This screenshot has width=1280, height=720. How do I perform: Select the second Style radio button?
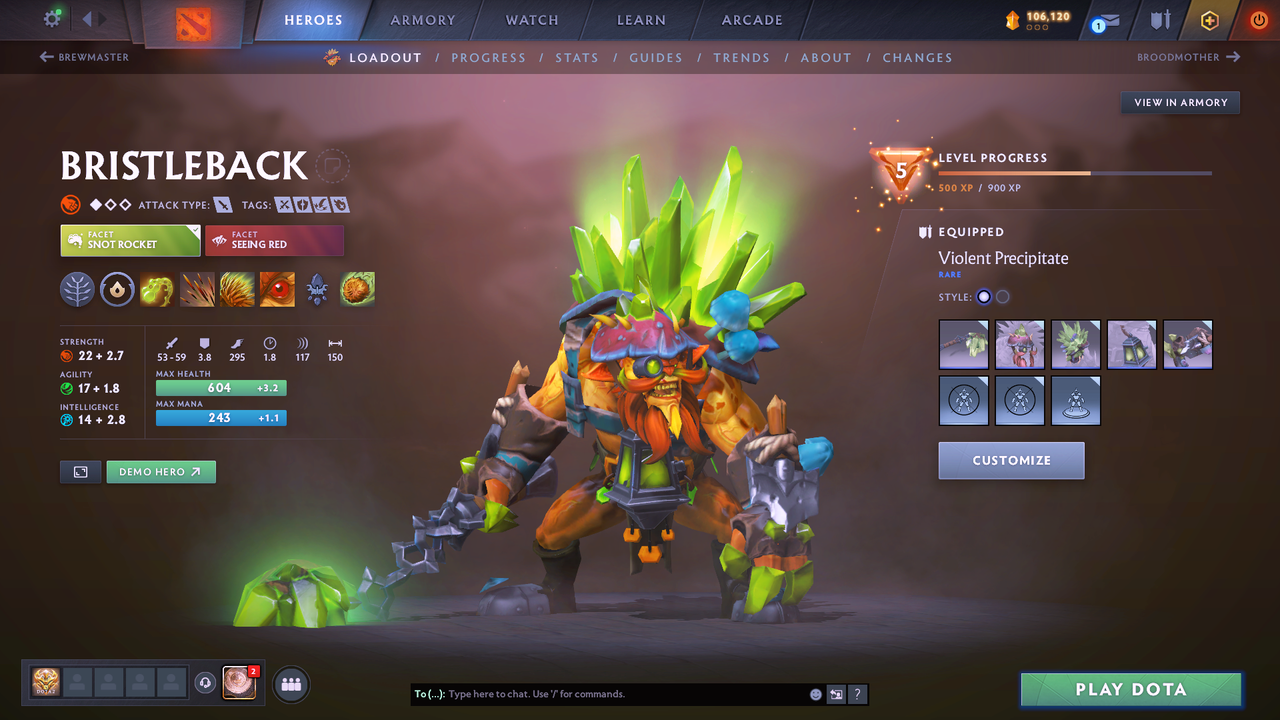(x=1003, y=296)
